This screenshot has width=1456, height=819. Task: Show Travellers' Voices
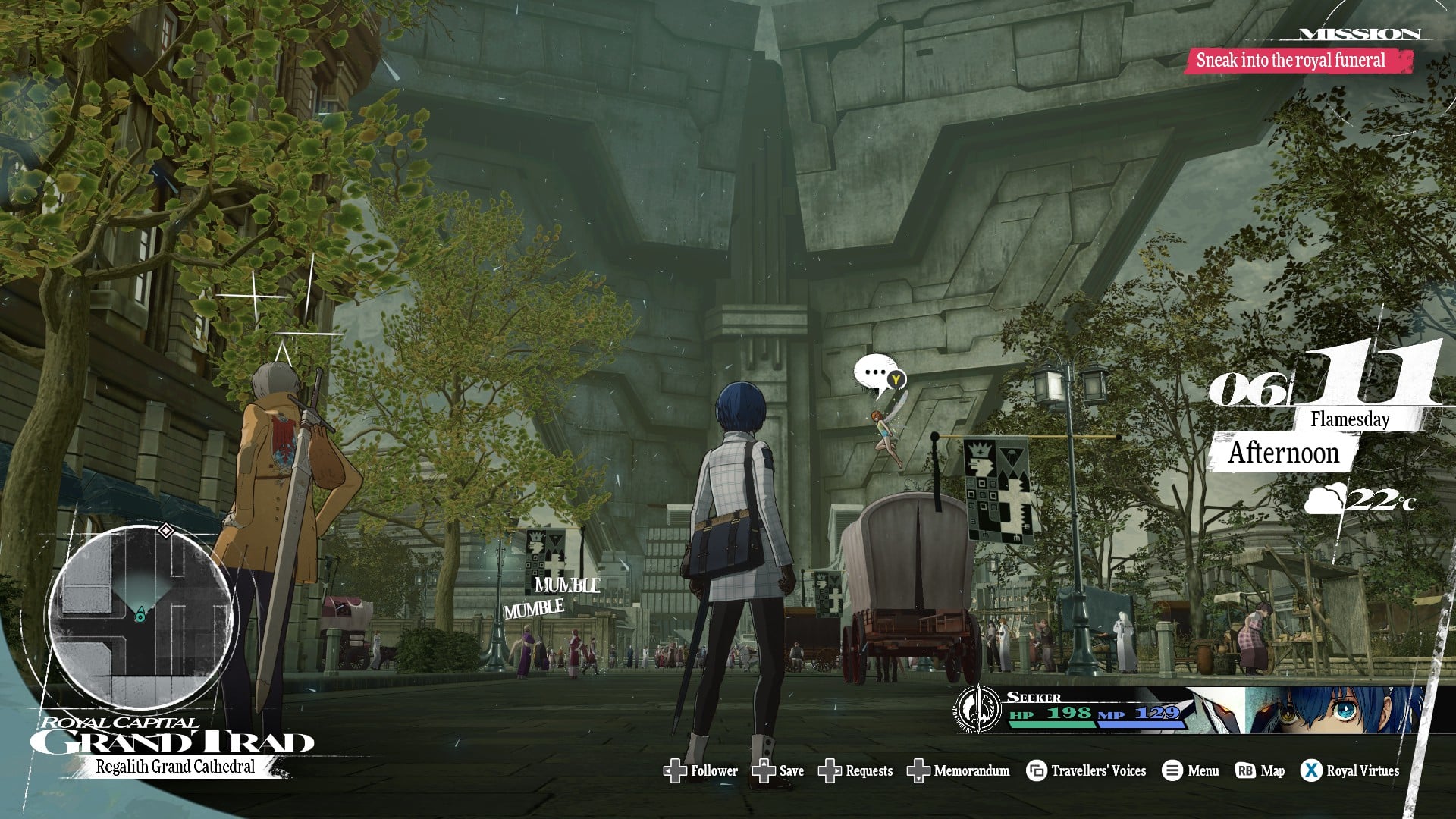1086,771
